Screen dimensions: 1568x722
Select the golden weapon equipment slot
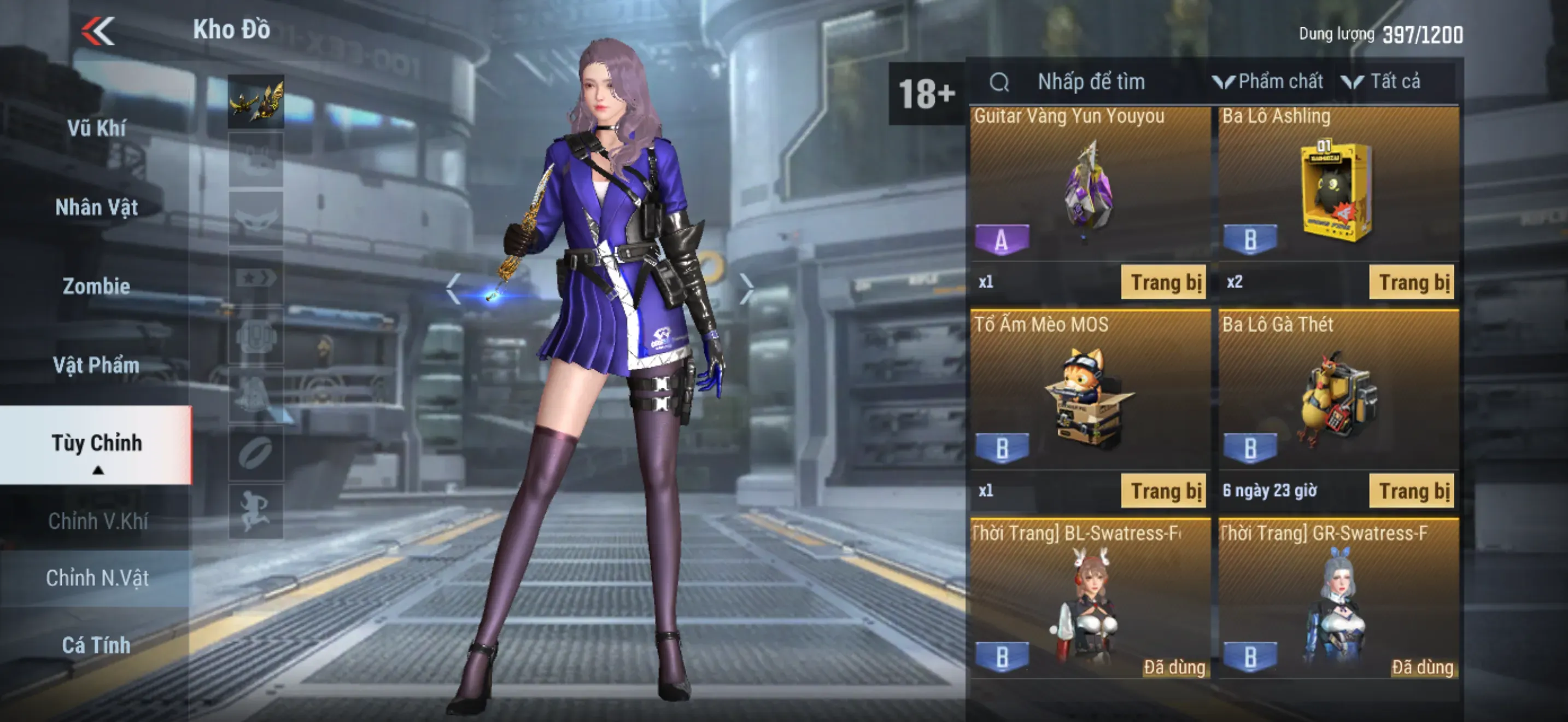click(256, 101)
